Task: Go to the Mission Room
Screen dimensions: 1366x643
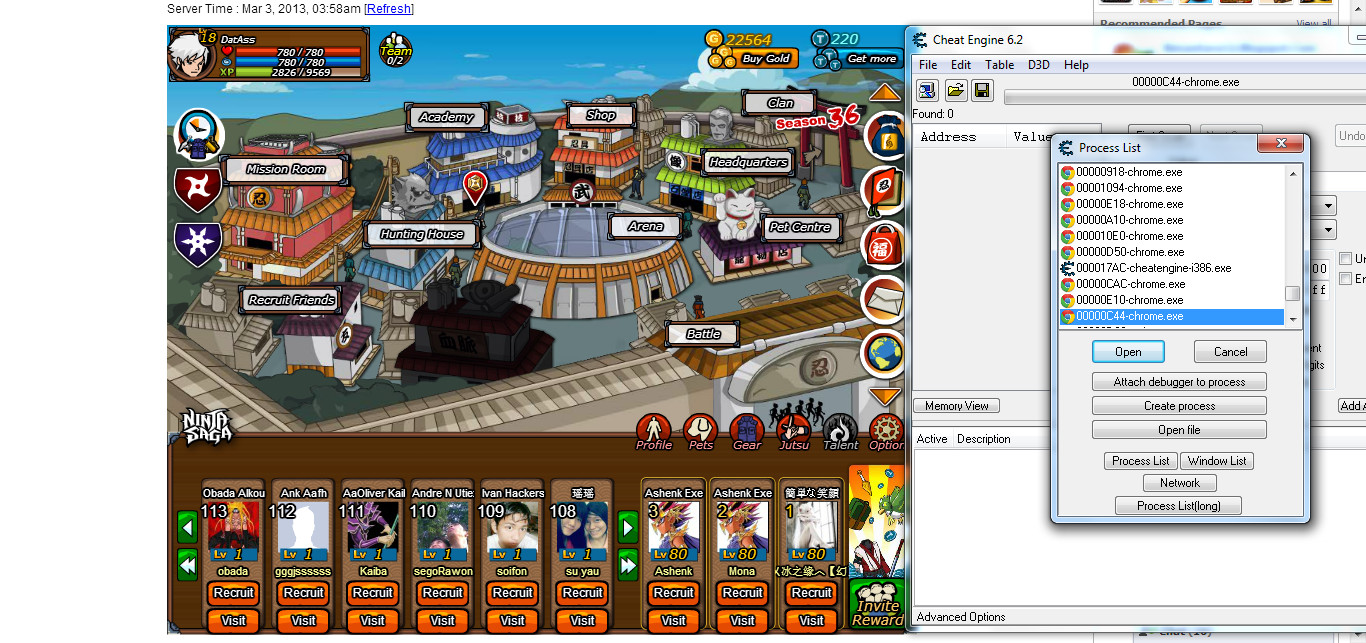Action: (286, 169)
